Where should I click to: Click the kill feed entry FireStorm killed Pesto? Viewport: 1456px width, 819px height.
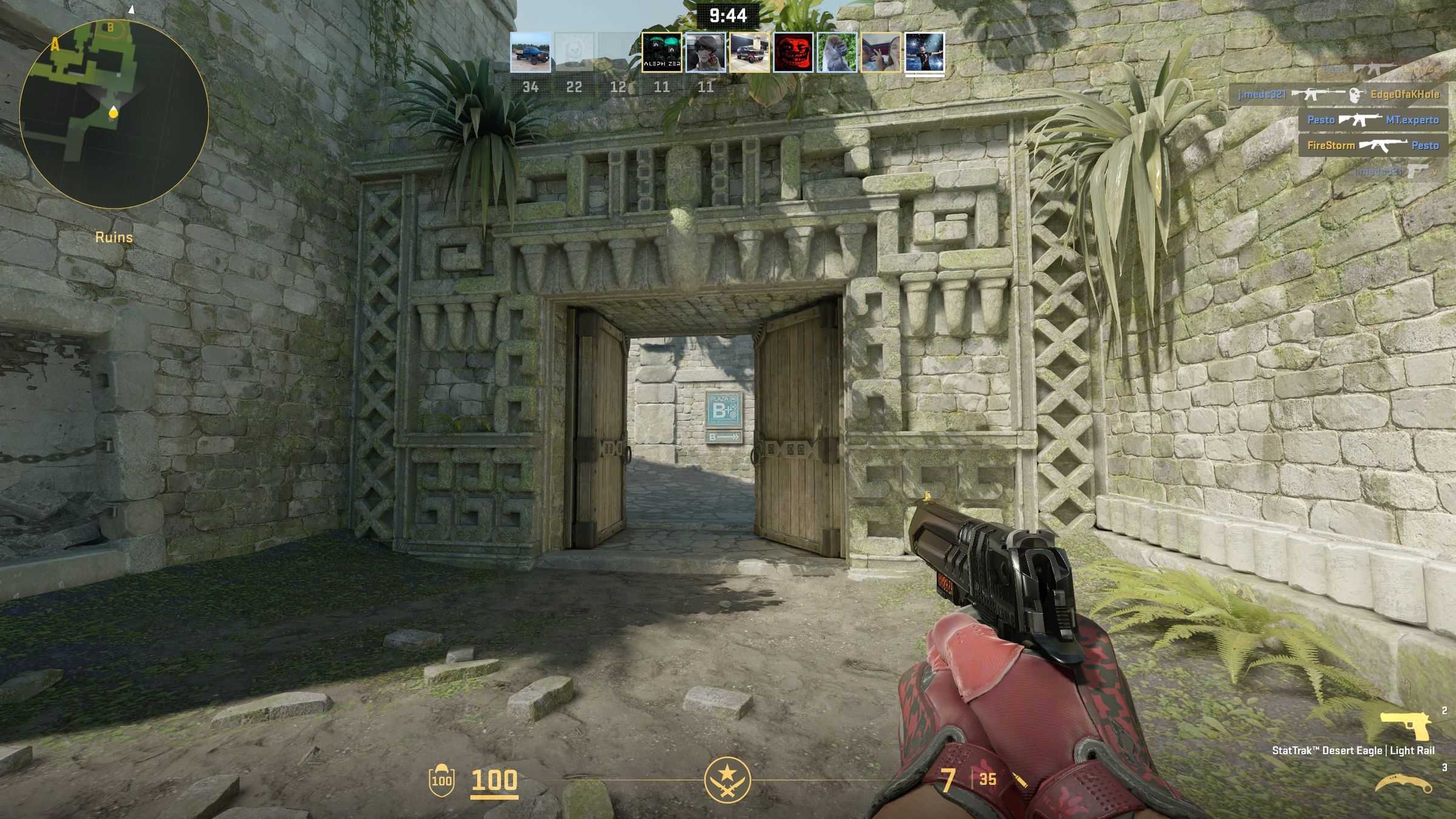tap(1372, 146)
